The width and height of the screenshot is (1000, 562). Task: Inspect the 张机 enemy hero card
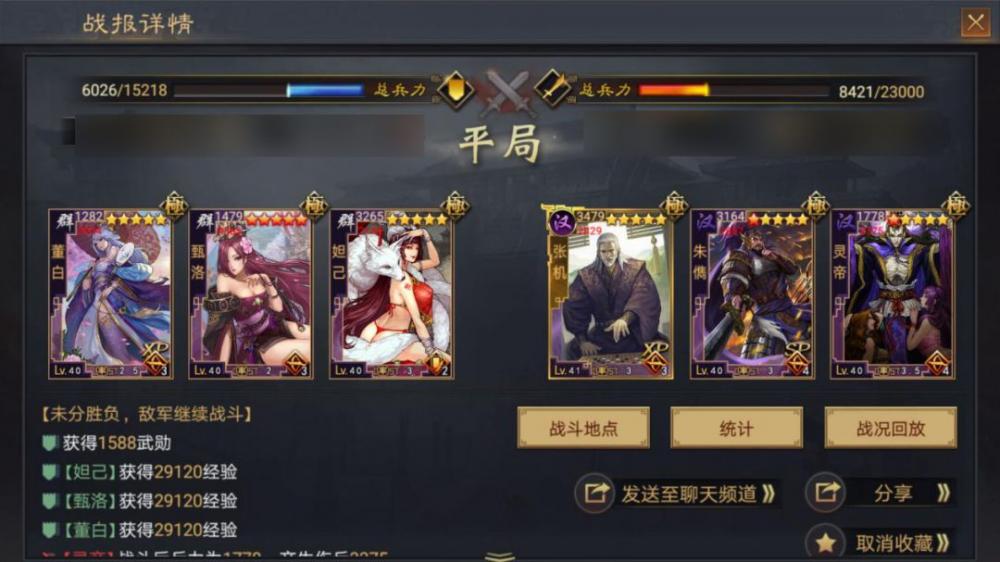click(x=610, y=294)
